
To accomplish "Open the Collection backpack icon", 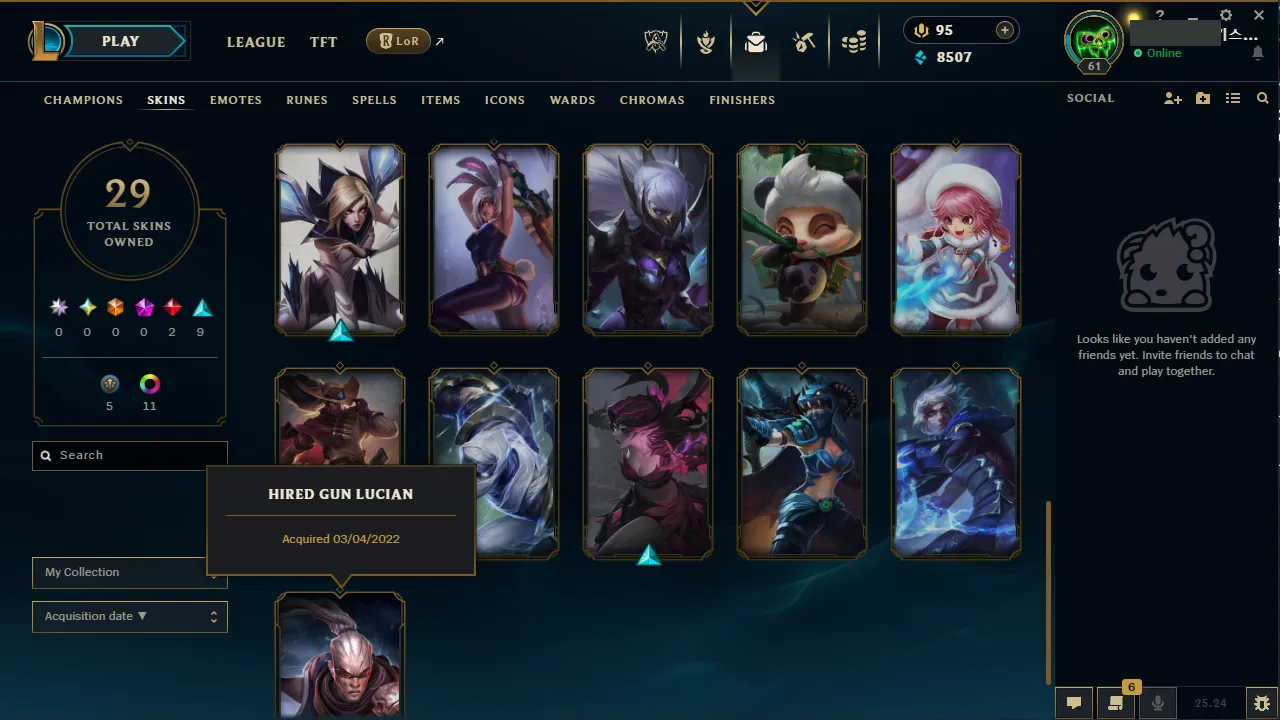I will [755, 42].
